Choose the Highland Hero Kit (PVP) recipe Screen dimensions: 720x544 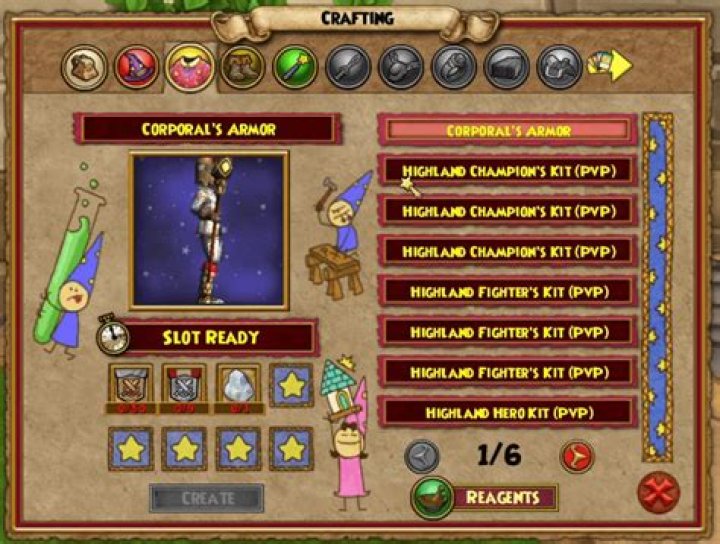[507, 412]
